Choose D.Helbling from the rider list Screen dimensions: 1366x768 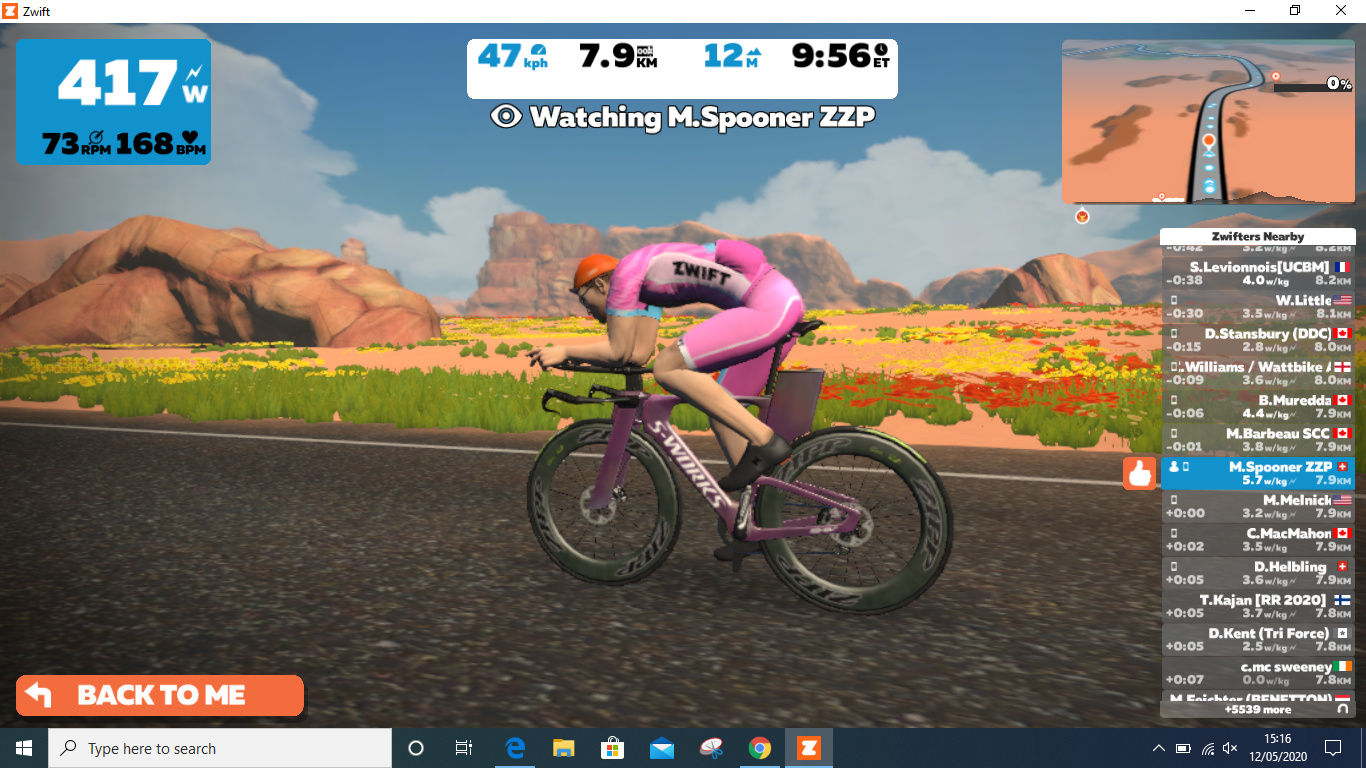click(1257, 573)
